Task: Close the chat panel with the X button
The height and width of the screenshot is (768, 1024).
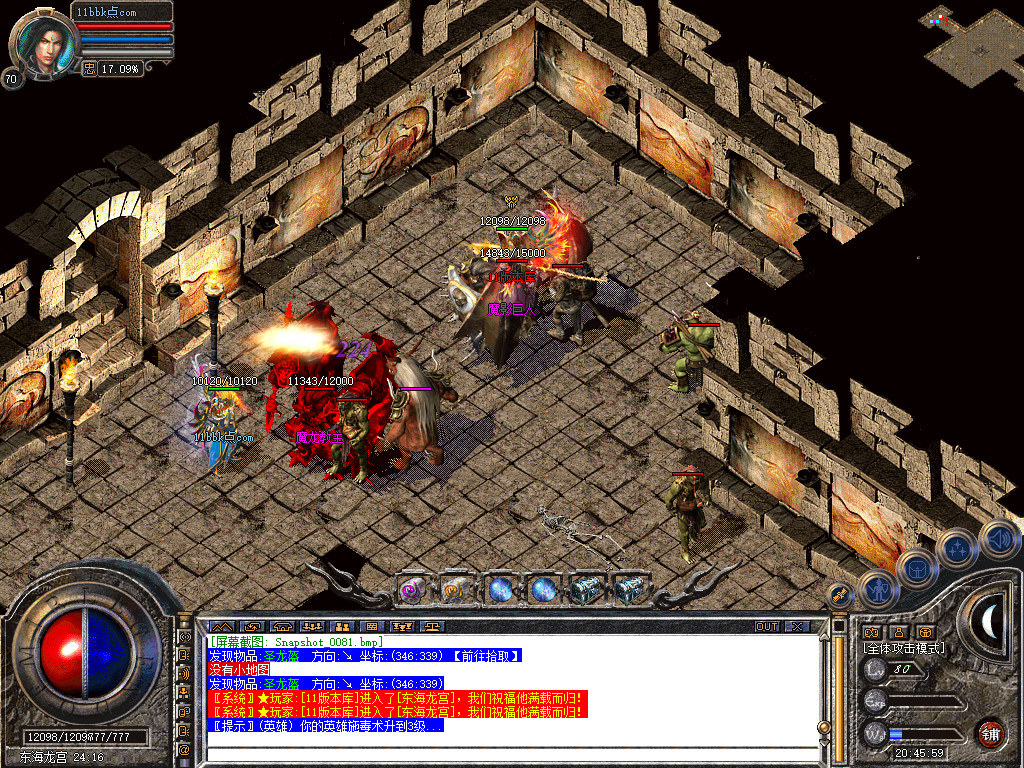Action: [797, 627]
